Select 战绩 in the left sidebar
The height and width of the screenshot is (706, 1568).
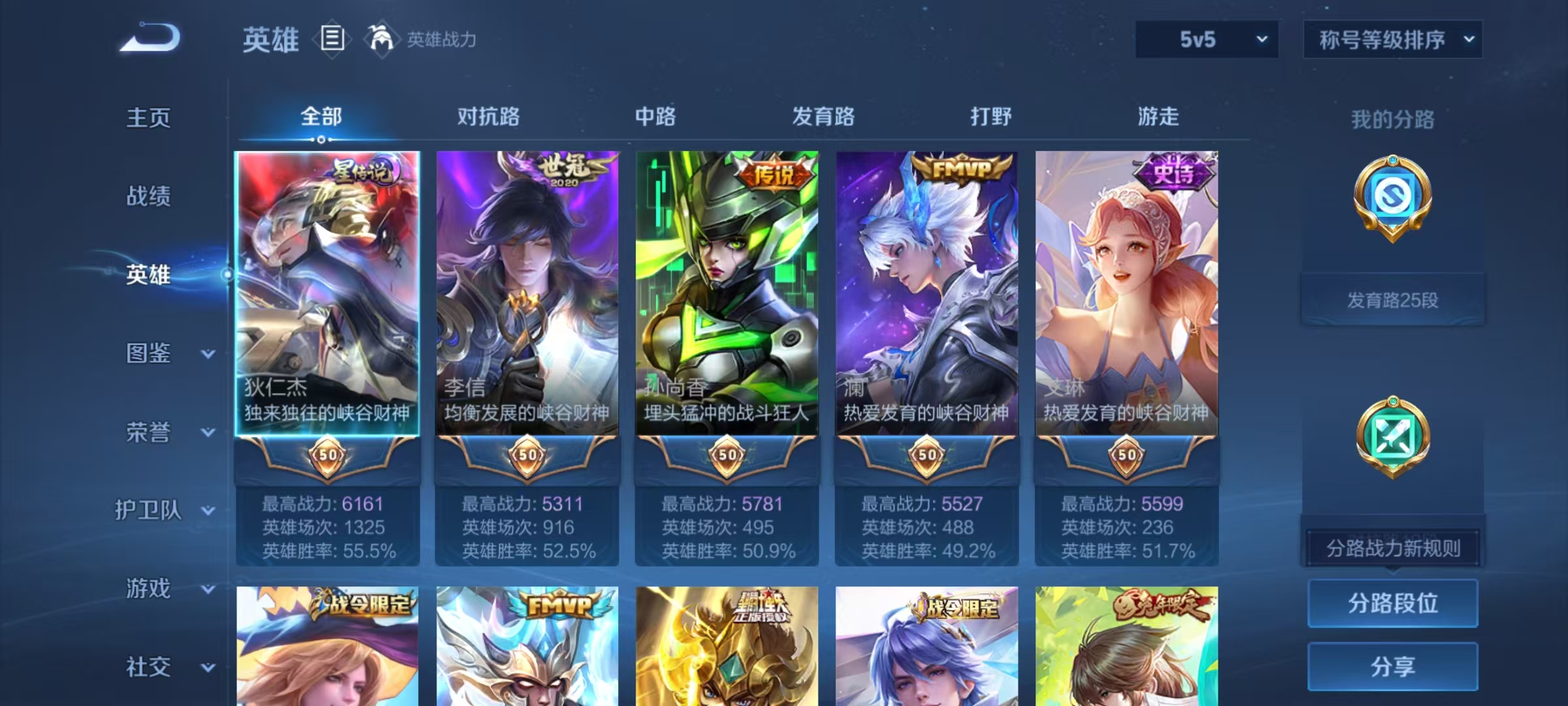148,197
